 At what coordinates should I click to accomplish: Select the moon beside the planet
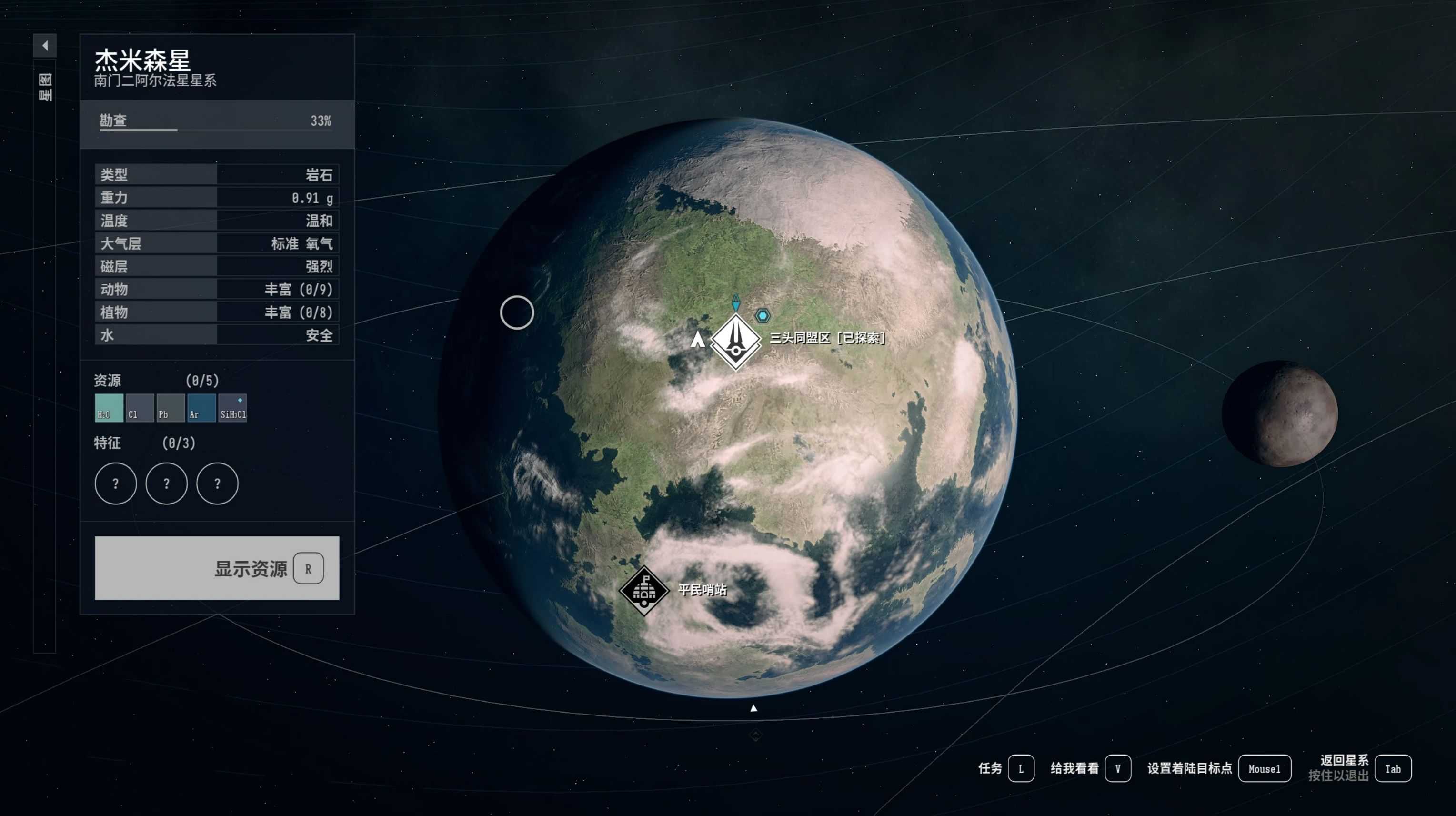point(1280,413)
